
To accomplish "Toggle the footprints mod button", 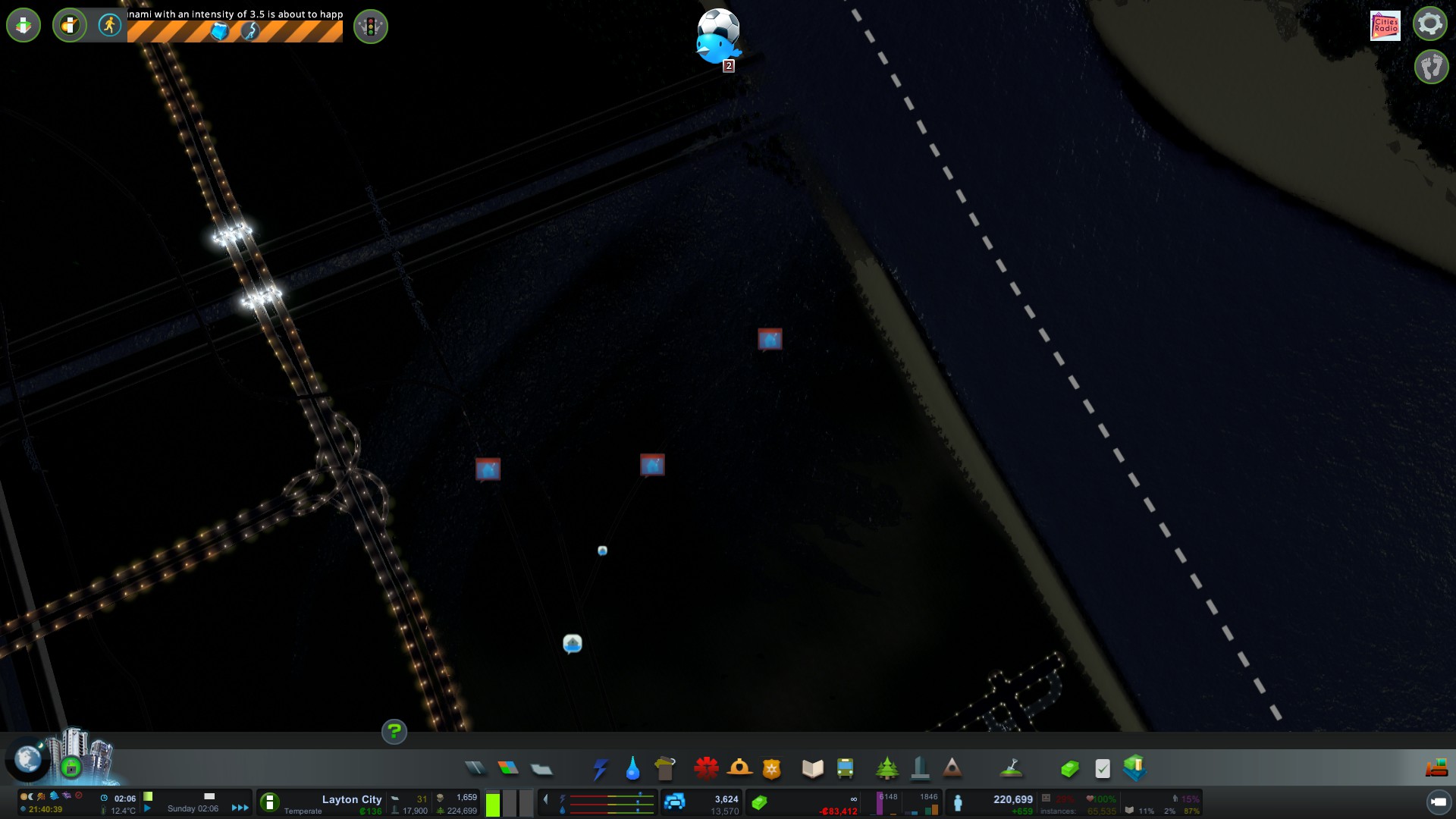I will coord(1431,67).
